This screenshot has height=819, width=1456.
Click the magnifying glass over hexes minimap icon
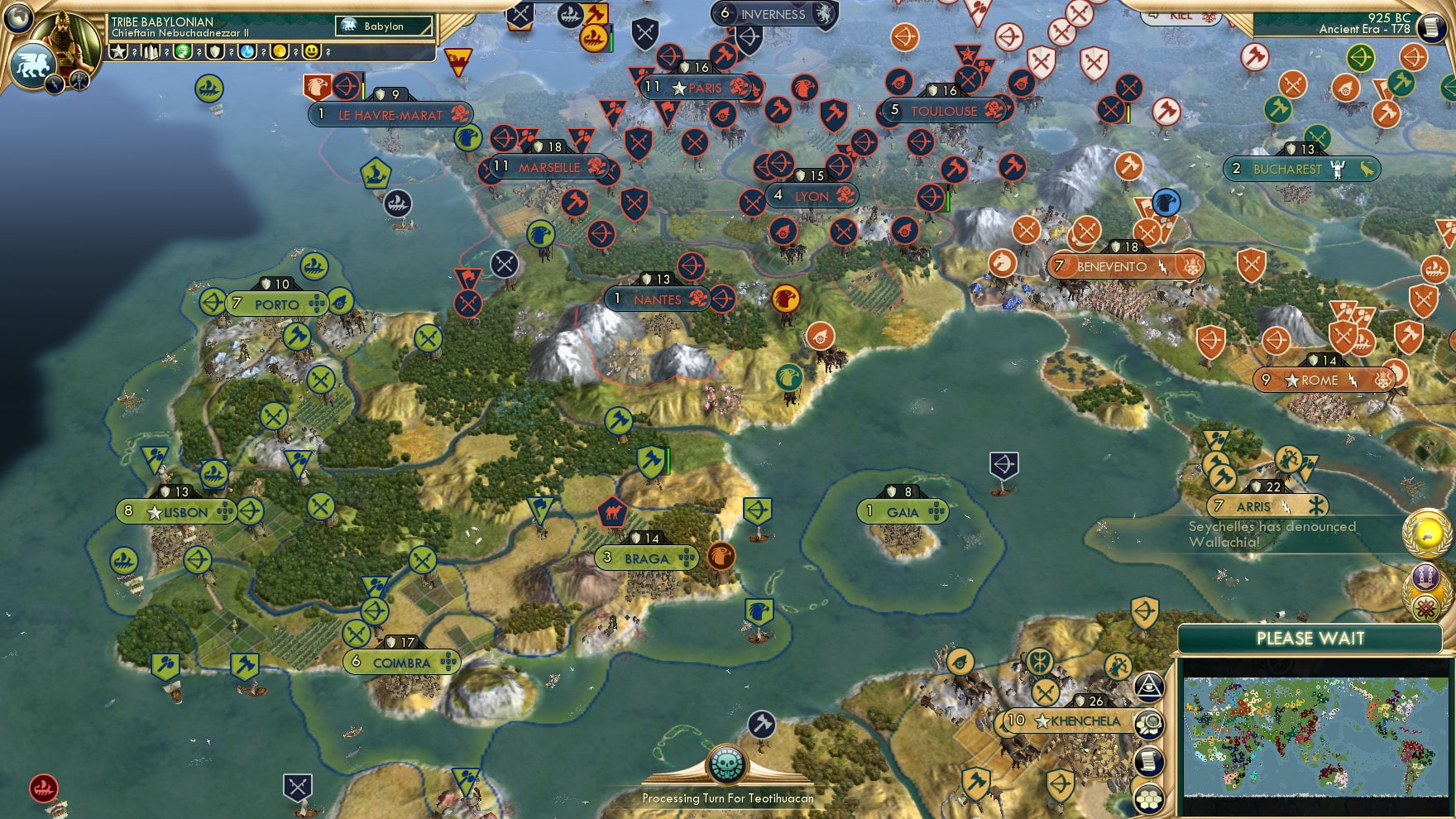pyautogui.click(x=1149, y=725)
